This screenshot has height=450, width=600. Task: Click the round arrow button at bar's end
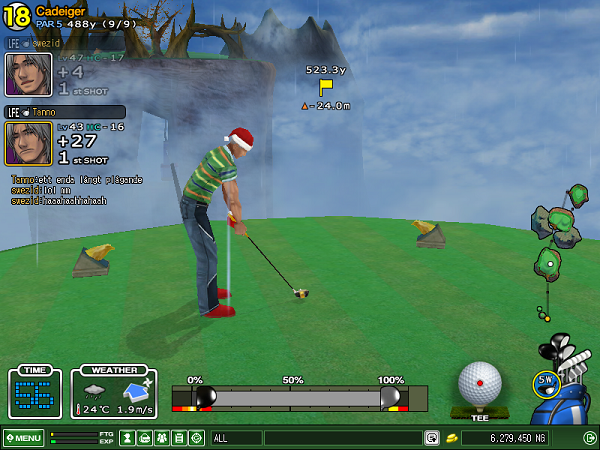[589, 438]
